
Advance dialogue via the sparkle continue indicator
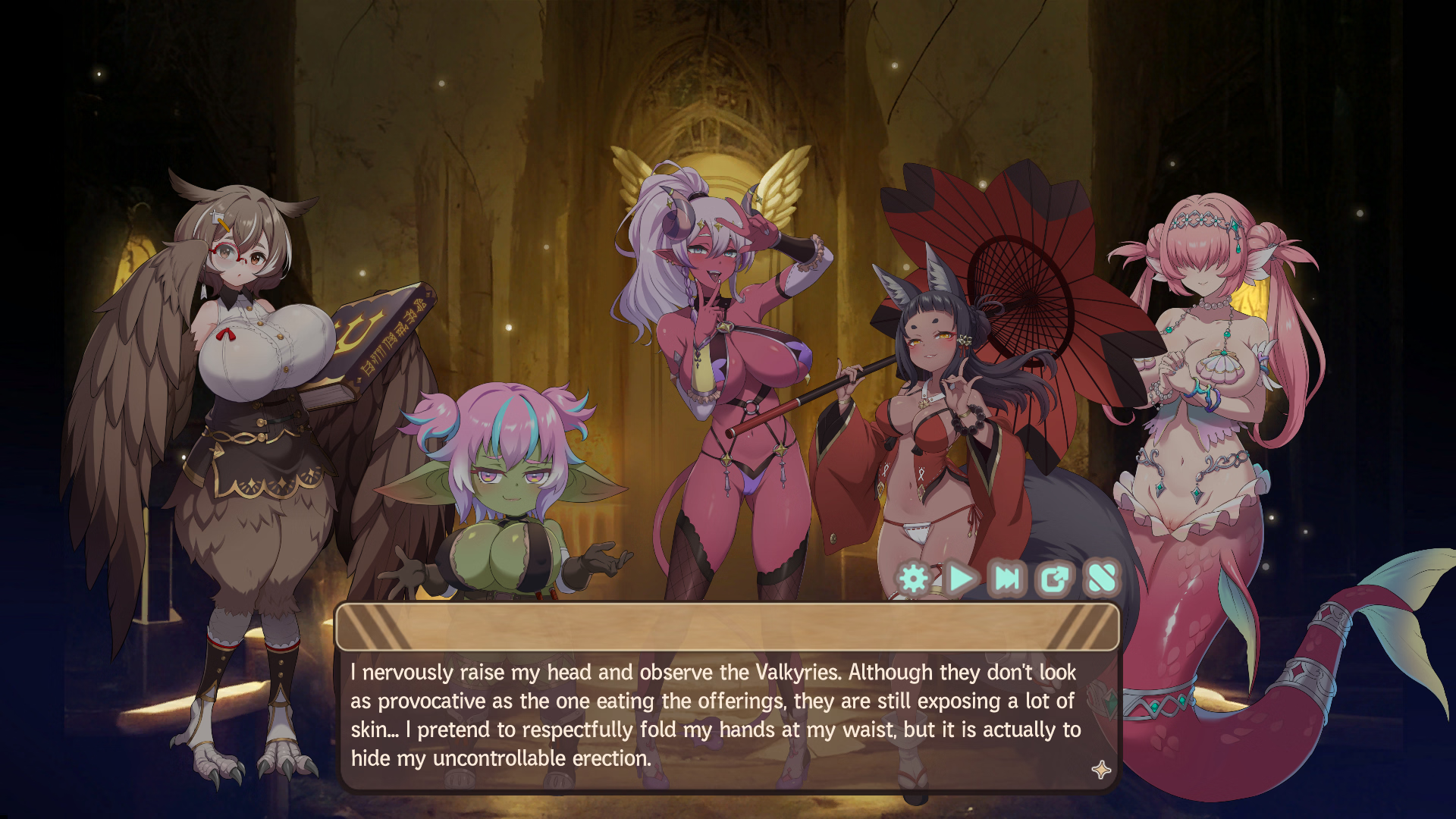pyautogui.click(x=1101, y=770)
